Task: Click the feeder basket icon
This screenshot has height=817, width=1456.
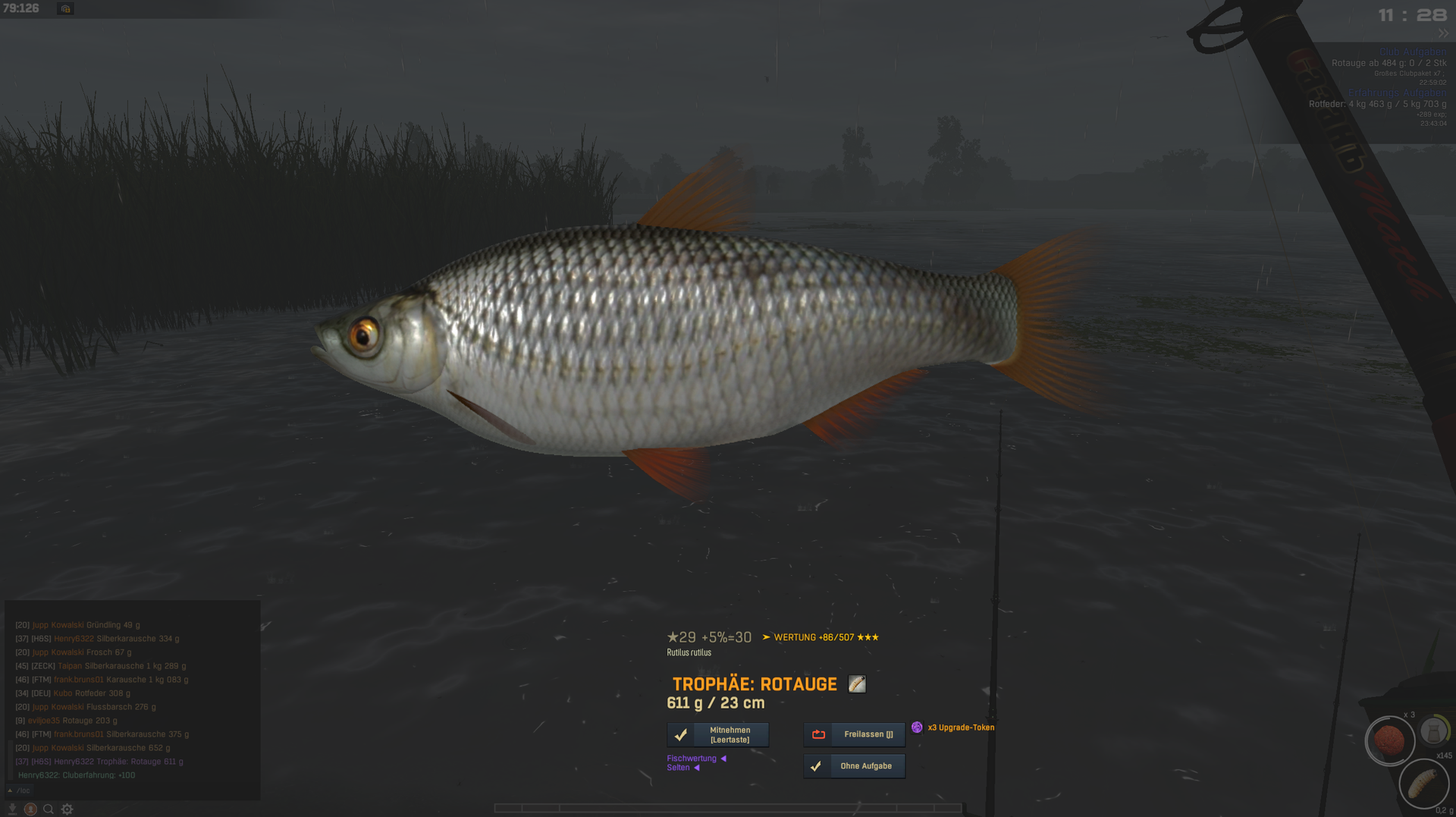Action: tap(1433, 732)
